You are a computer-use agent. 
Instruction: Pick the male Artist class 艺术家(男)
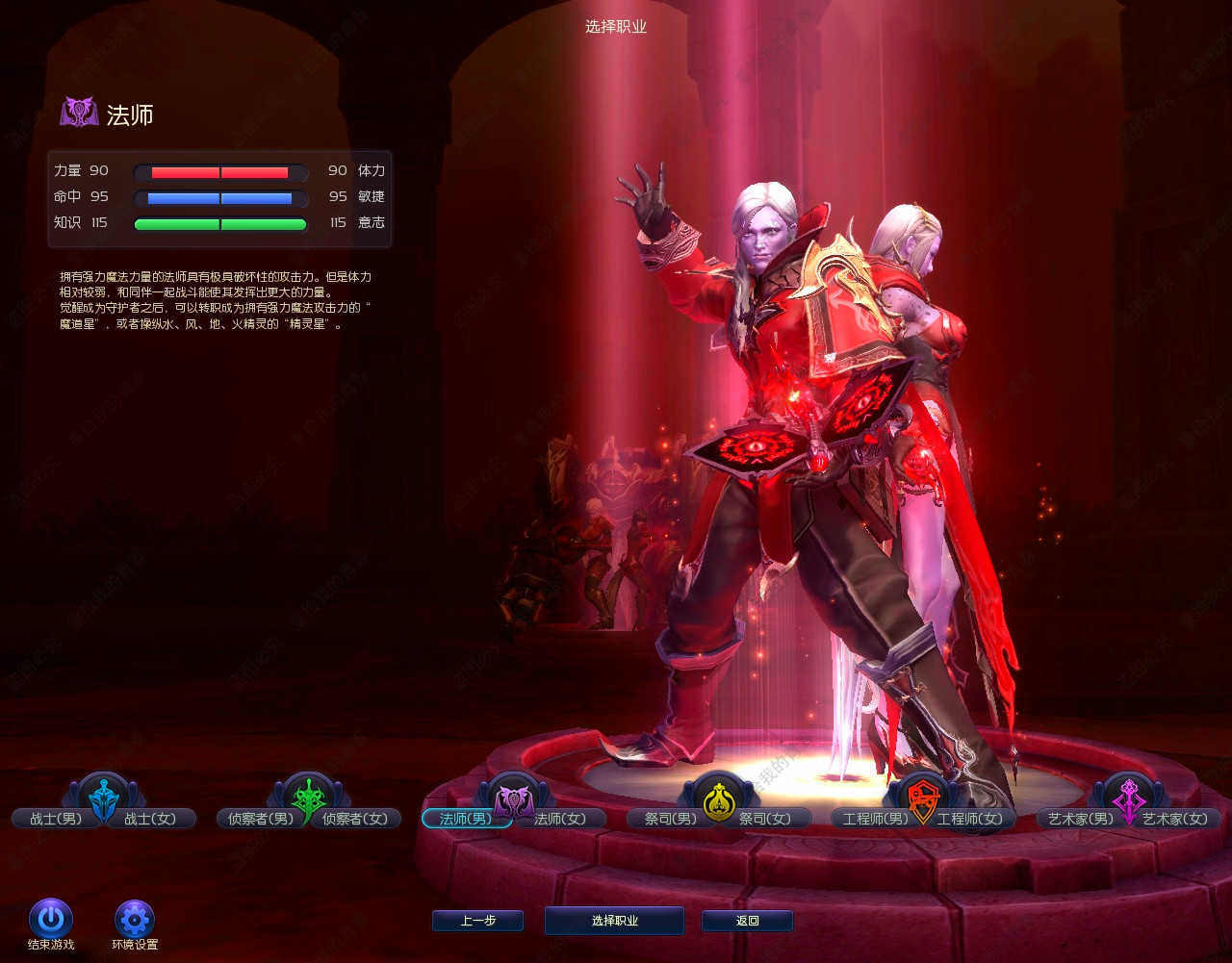(x=1080, y=819)
